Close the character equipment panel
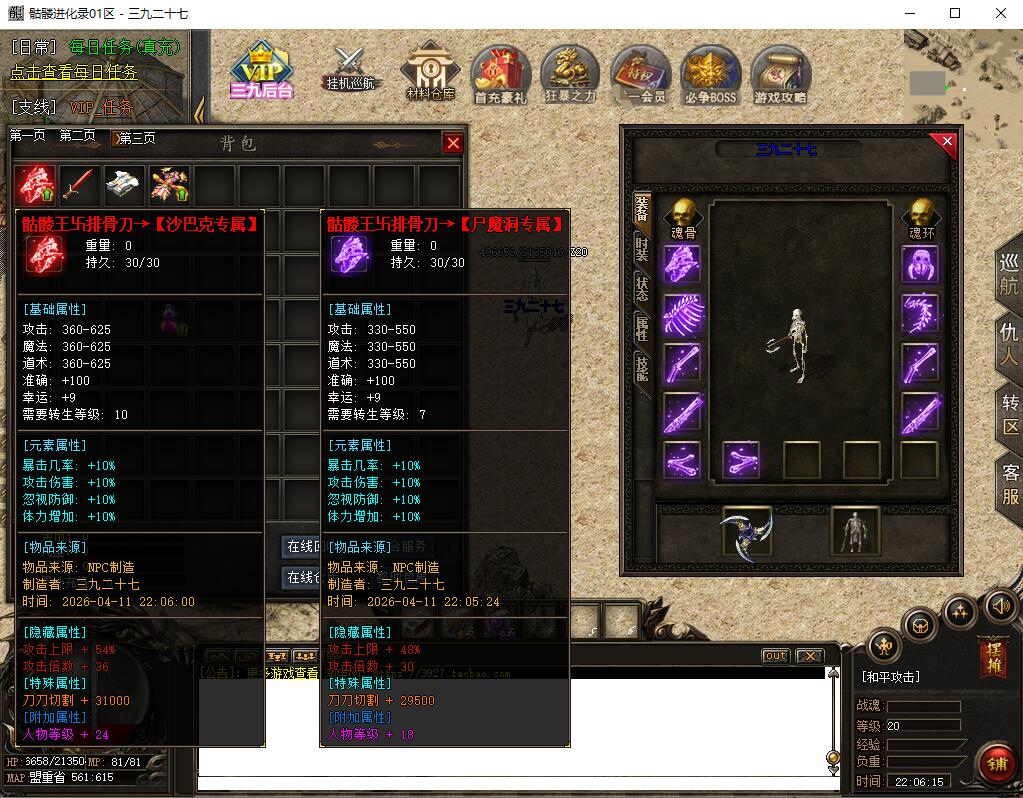 [945, 144]
